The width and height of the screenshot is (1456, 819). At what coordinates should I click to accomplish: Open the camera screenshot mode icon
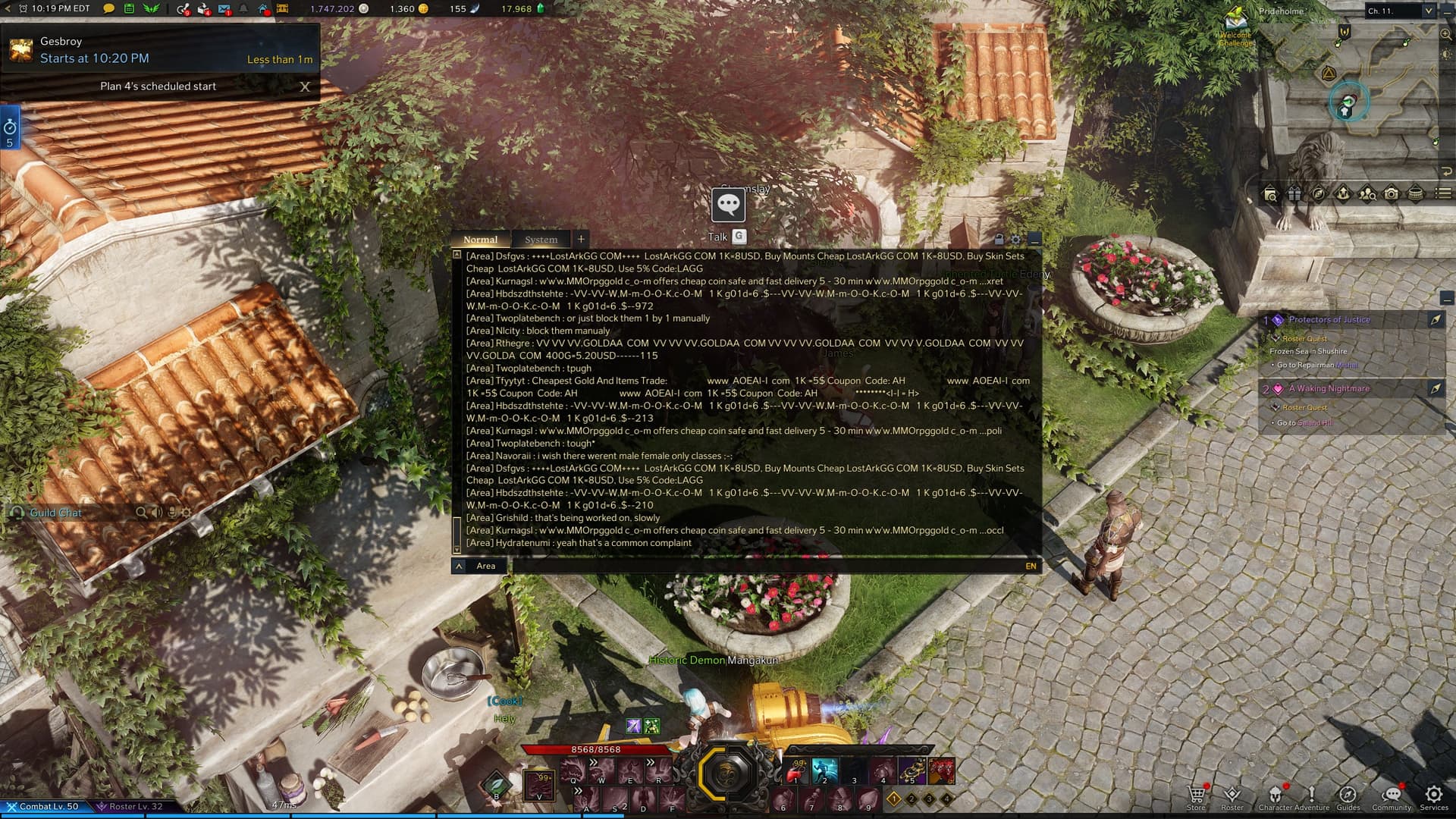[1392, 194]
